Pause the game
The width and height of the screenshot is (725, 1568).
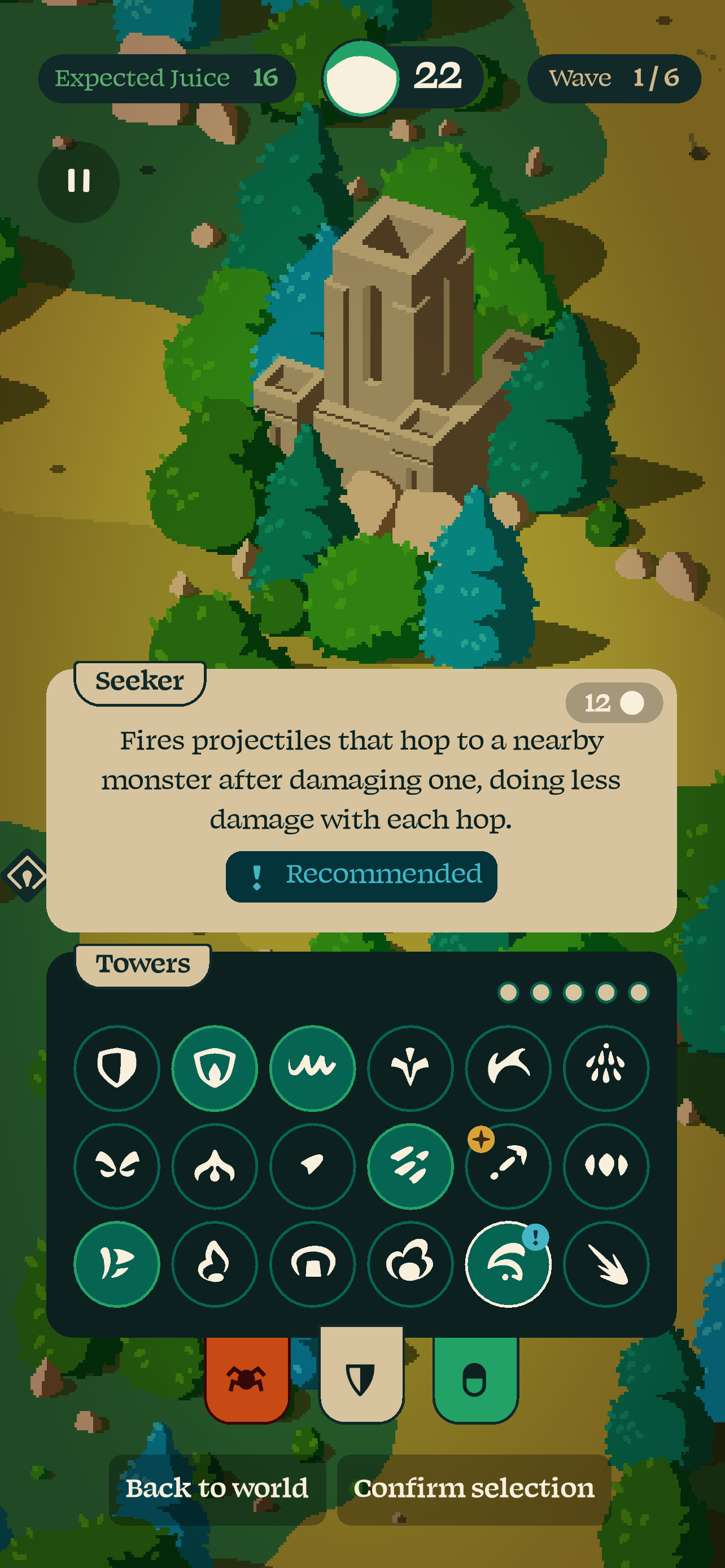78,181
